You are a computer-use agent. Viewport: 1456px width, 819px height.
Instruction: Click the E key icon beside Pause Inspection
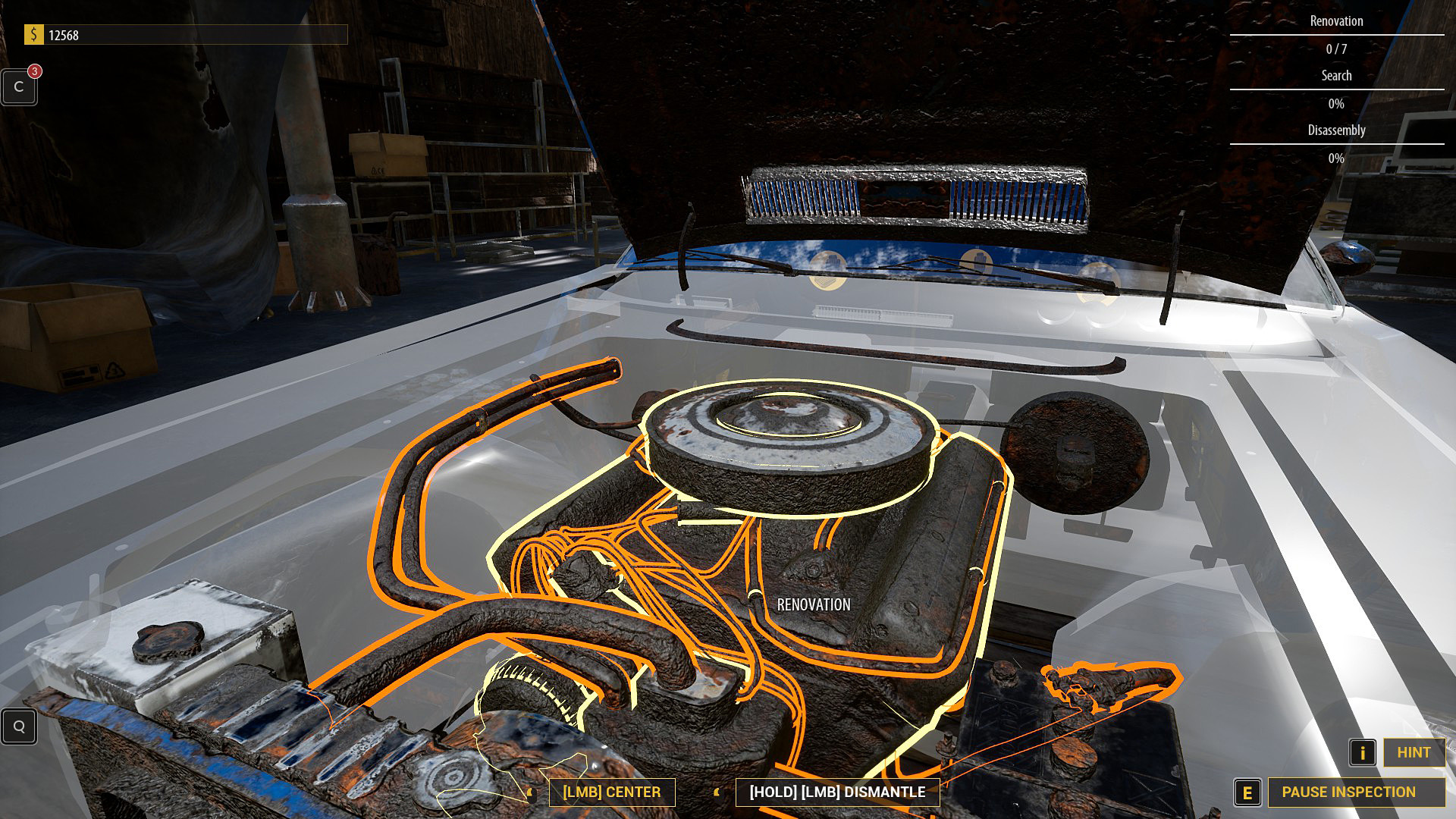(x=1247, y=792)
